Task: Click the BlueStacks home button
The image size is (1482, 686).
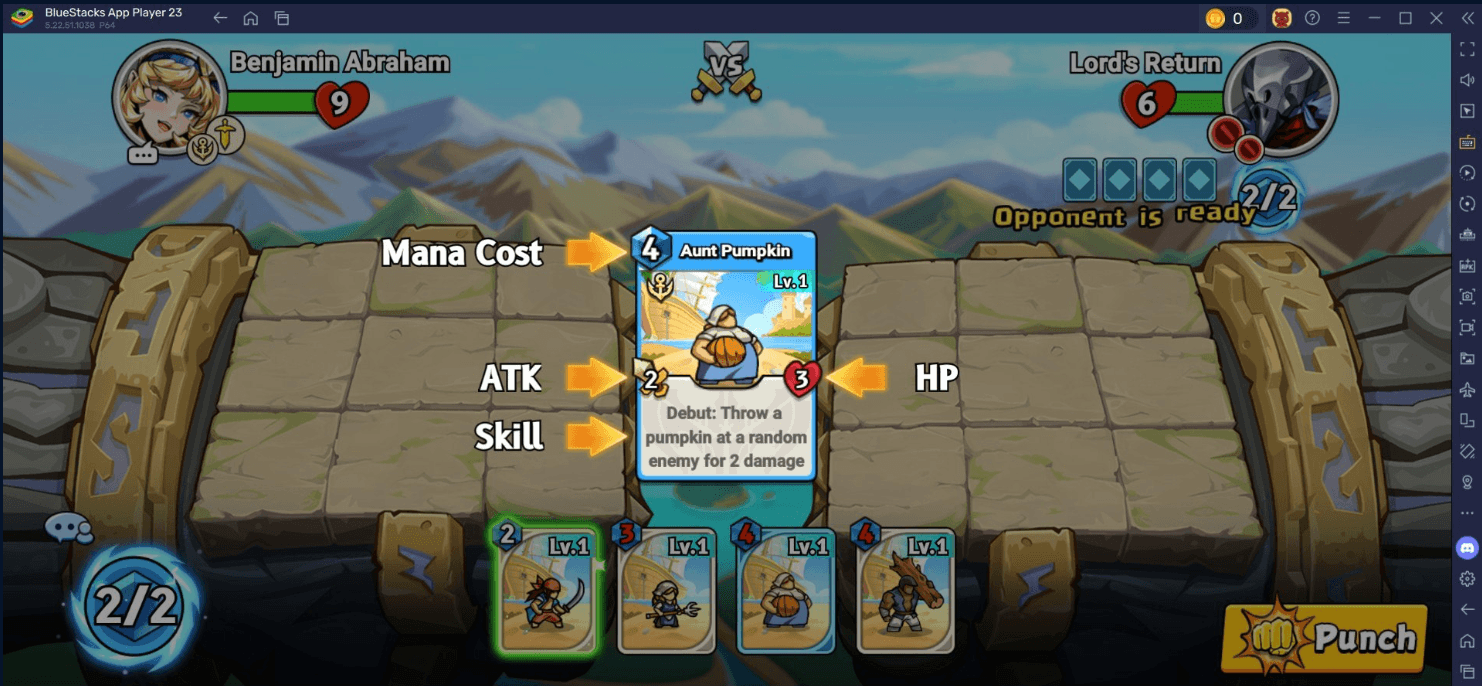Action: 250,18
